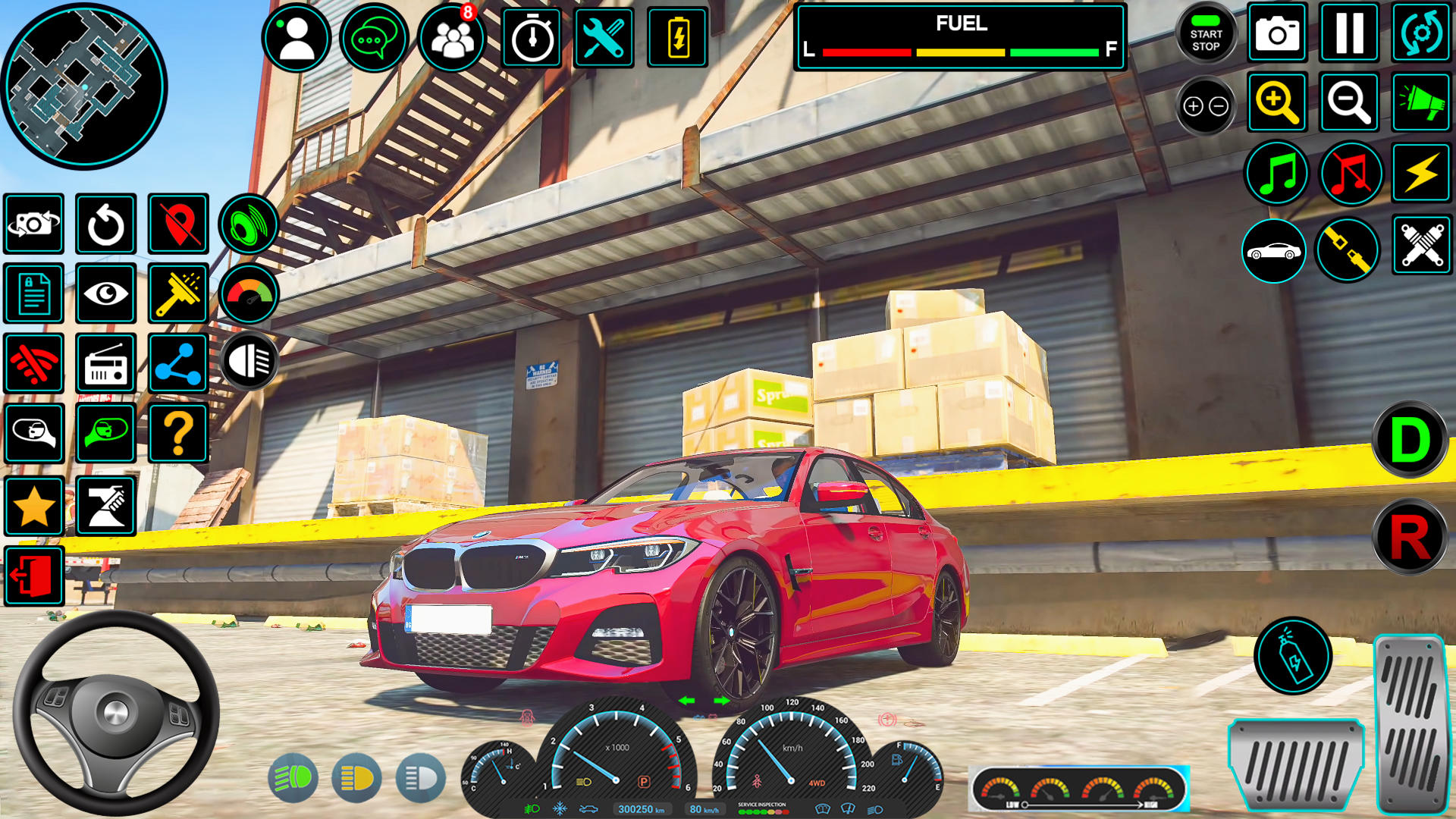Take a screenshot with the camera button

pyautogui.click(x=1277, y=33)
